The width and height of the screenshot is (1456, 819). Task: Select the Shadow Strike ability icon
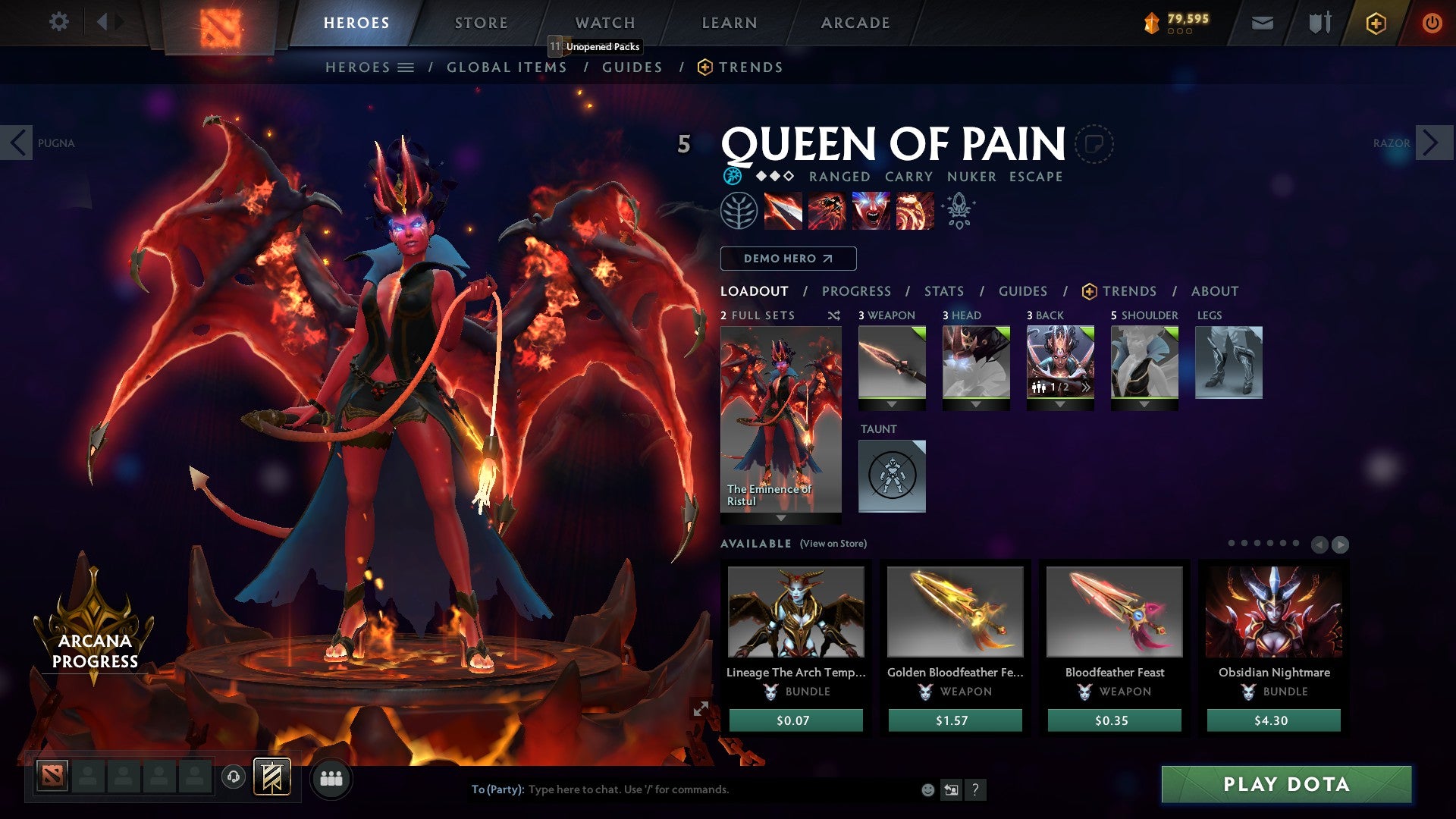point(782,211)
